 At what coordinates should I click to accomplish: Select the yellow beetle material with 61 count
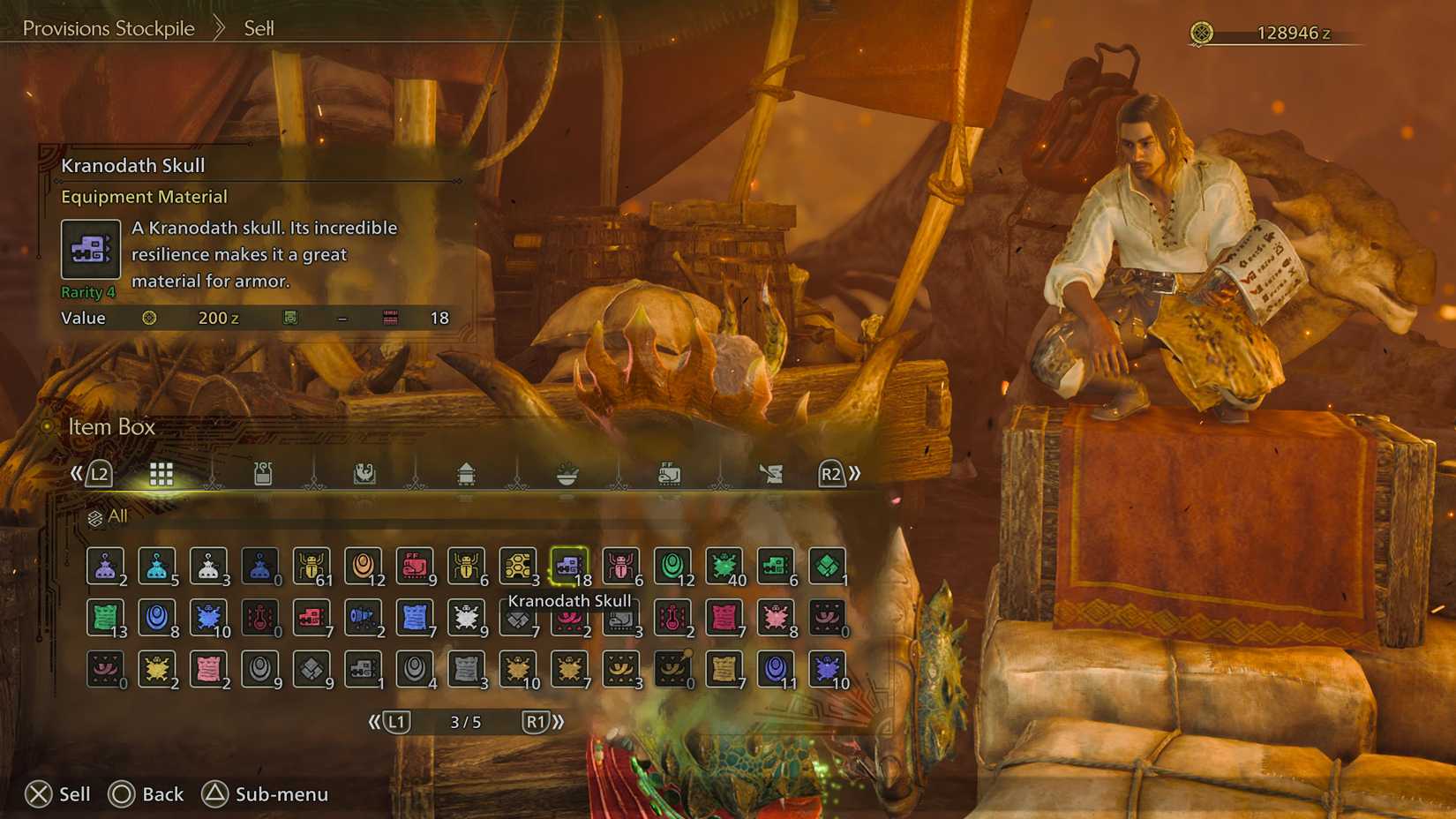pos(311,567)
